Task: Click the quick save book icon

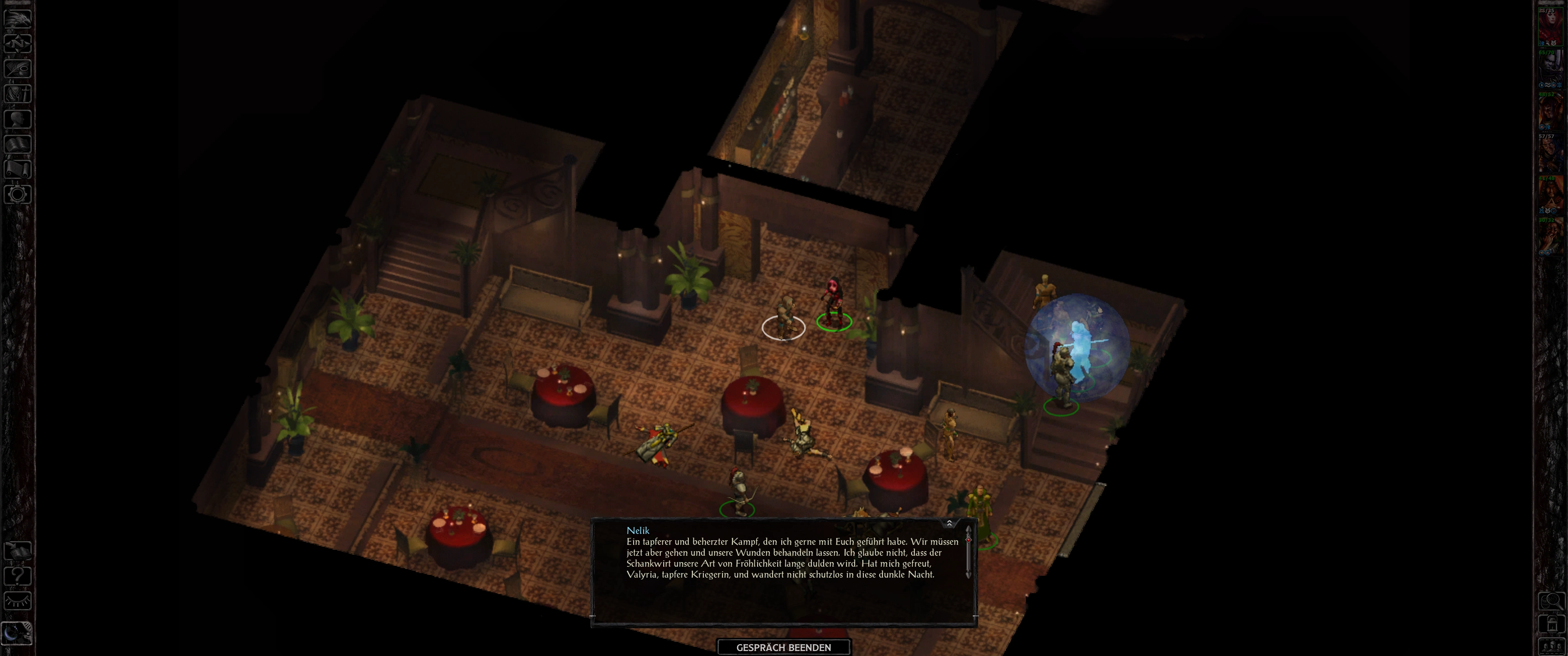Action: [x=18, y=551]
